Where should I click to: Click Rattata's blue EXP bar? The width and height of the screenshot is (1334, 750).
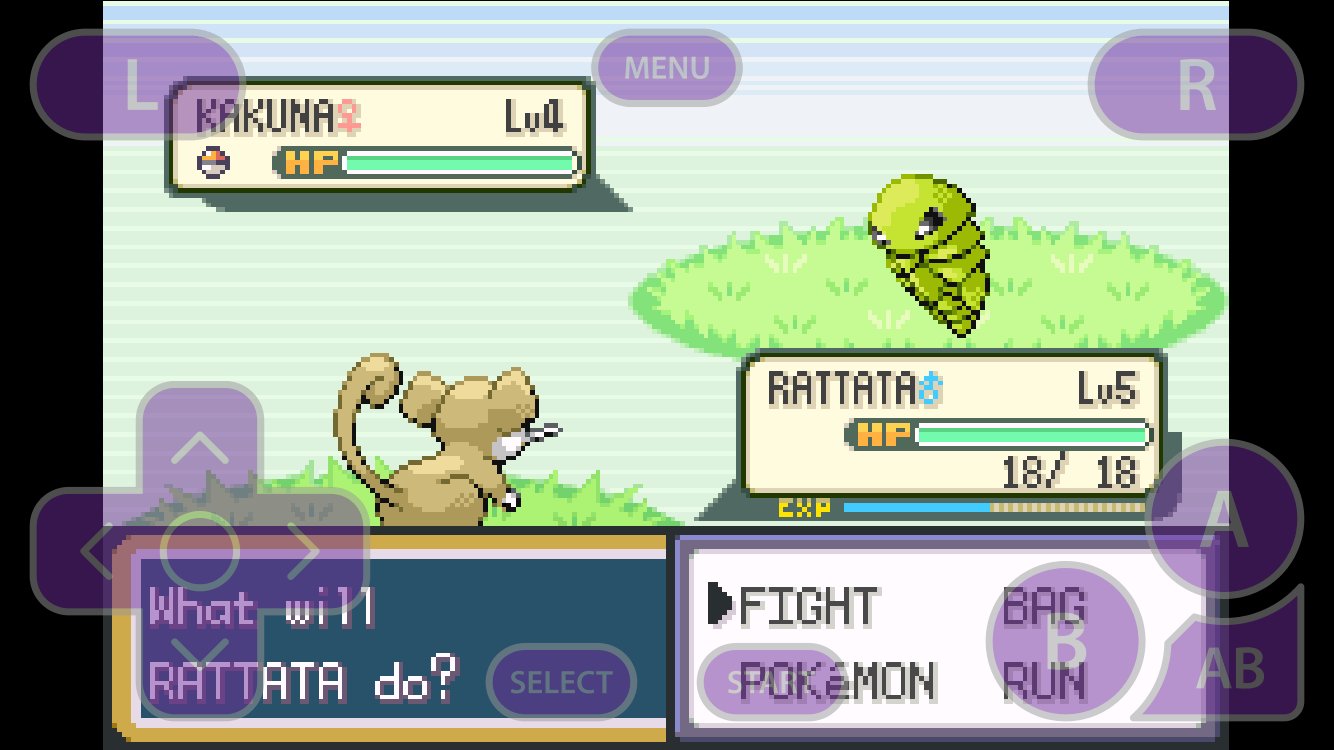coord(915,509)
